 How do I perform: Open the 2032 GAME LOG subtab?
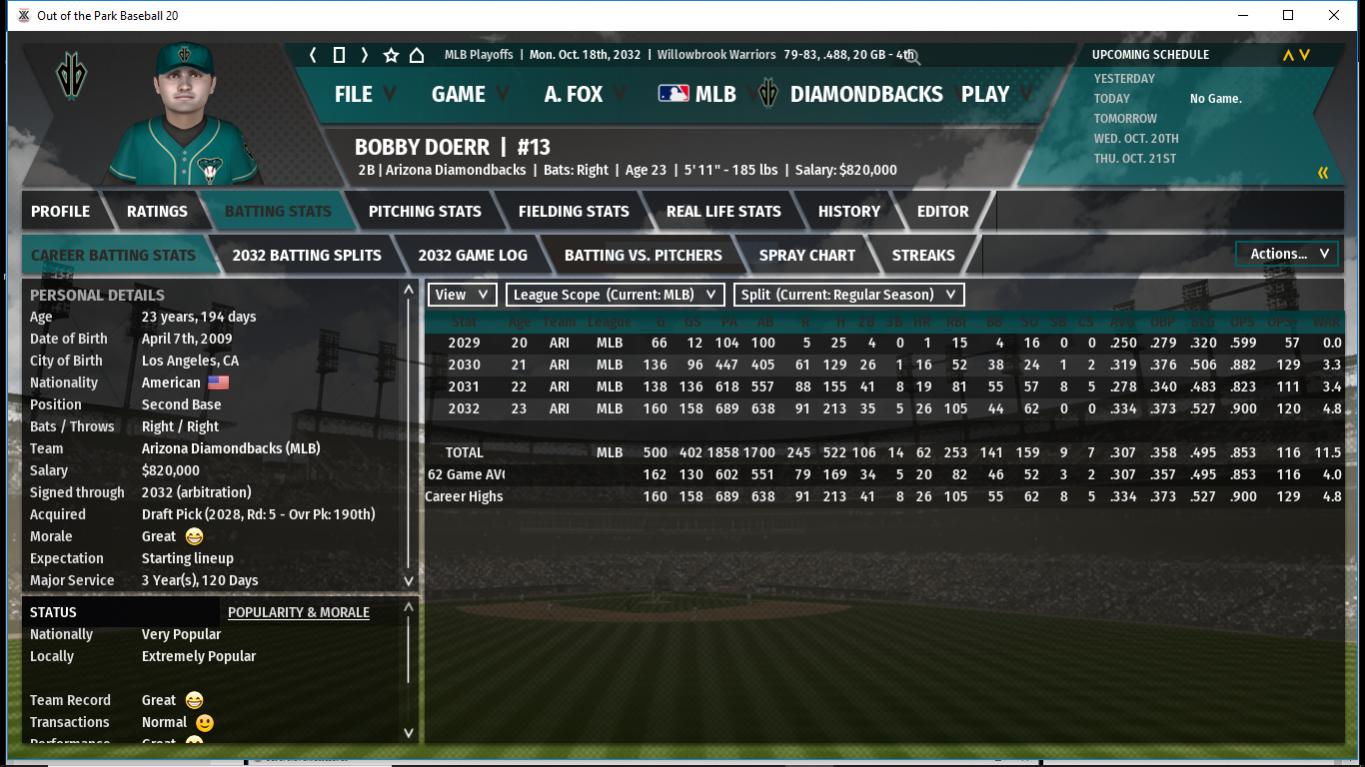tap(472, 255)
